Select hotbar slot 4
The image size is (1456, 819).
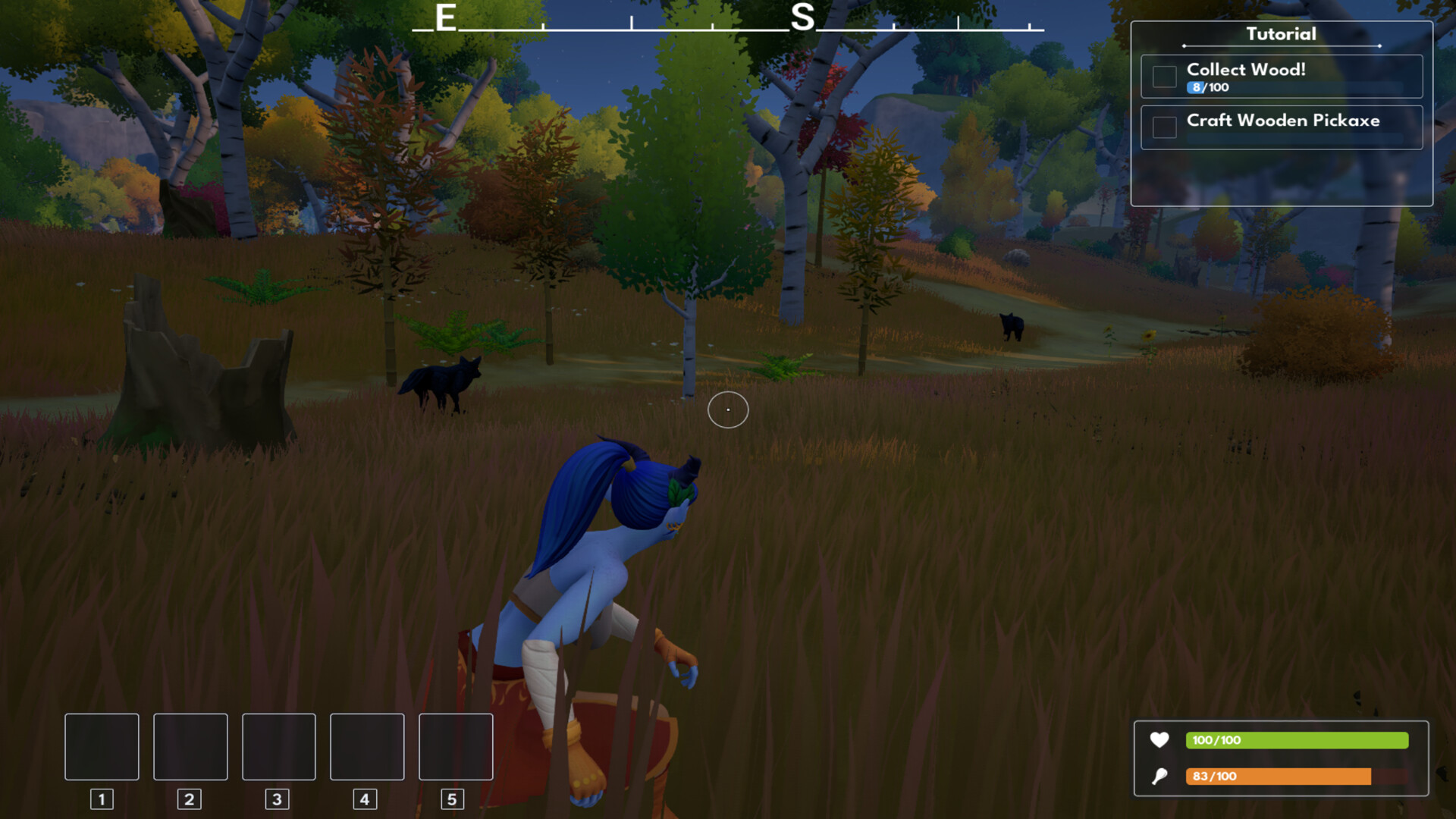(367, 747)
